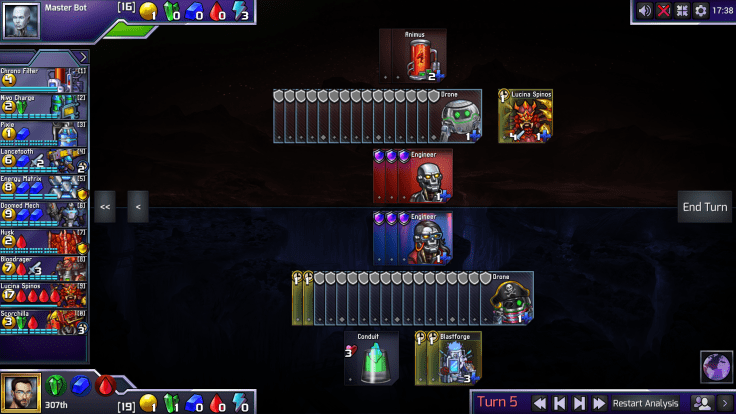736x414 pixels.
Task: Toggle the crossed-out music icon
Action: (663, 10)
